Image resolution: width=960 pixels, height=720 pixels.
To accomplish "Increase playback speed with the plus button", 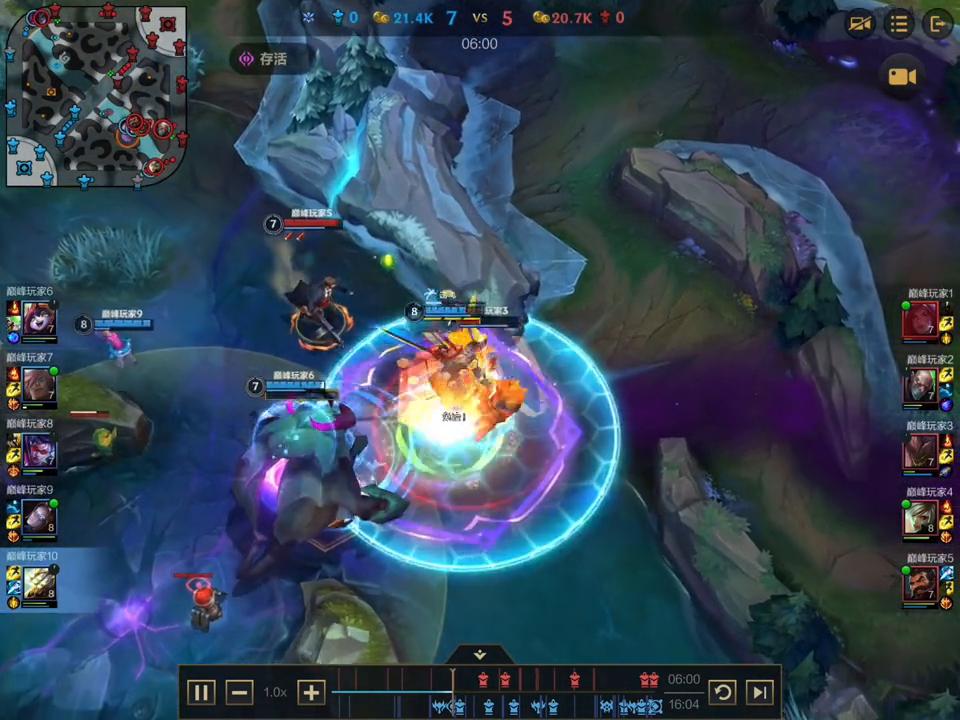I will point(311,692).
